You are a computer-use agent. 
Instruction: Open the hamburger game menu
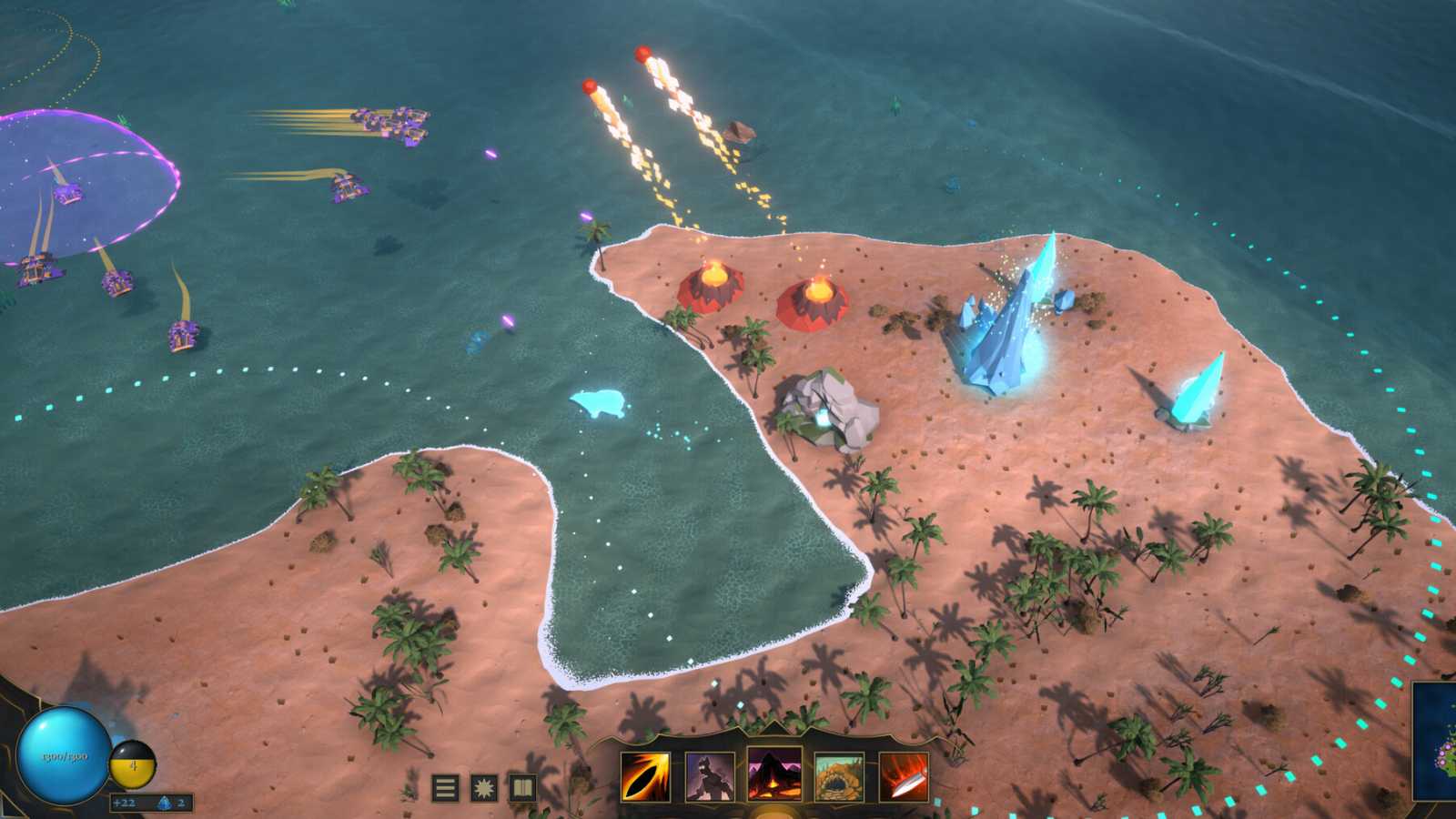point(445,787)
